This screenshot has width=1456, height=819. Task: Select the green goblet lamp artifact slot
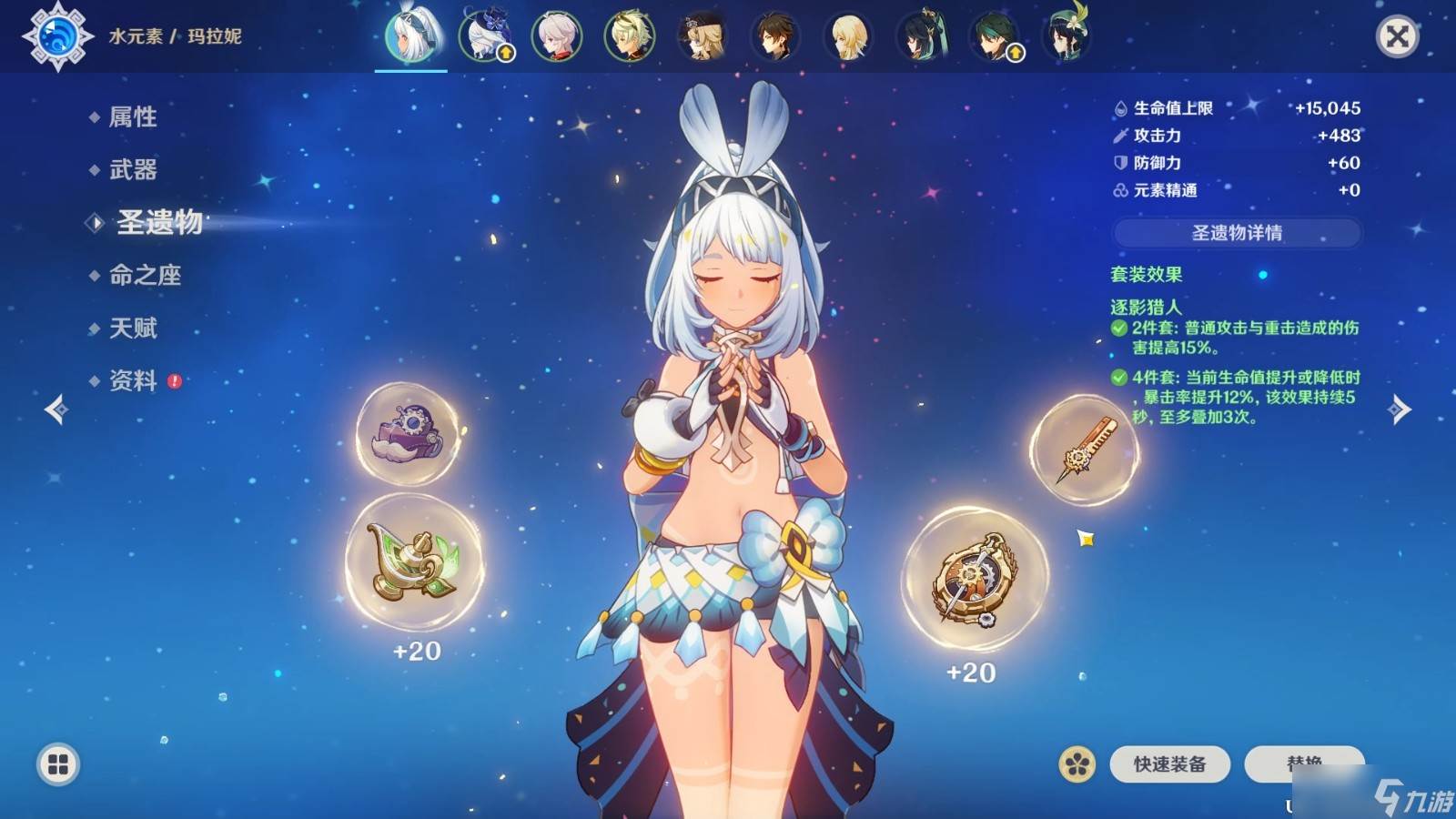(x=414, y=561)
